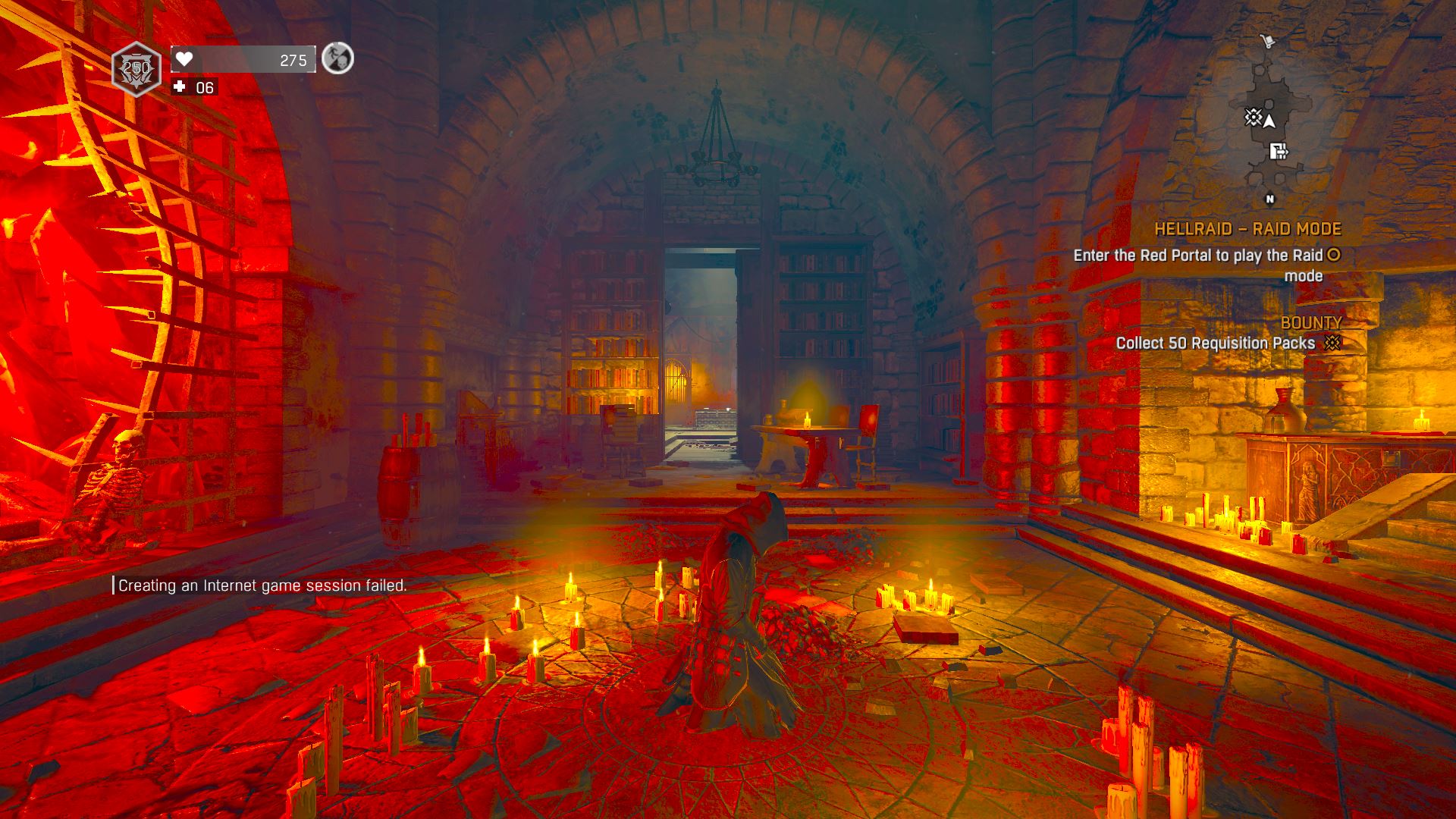1456x819 pixels.
Task: Click the player arrow on the minimap
Action: point(1269,121)
